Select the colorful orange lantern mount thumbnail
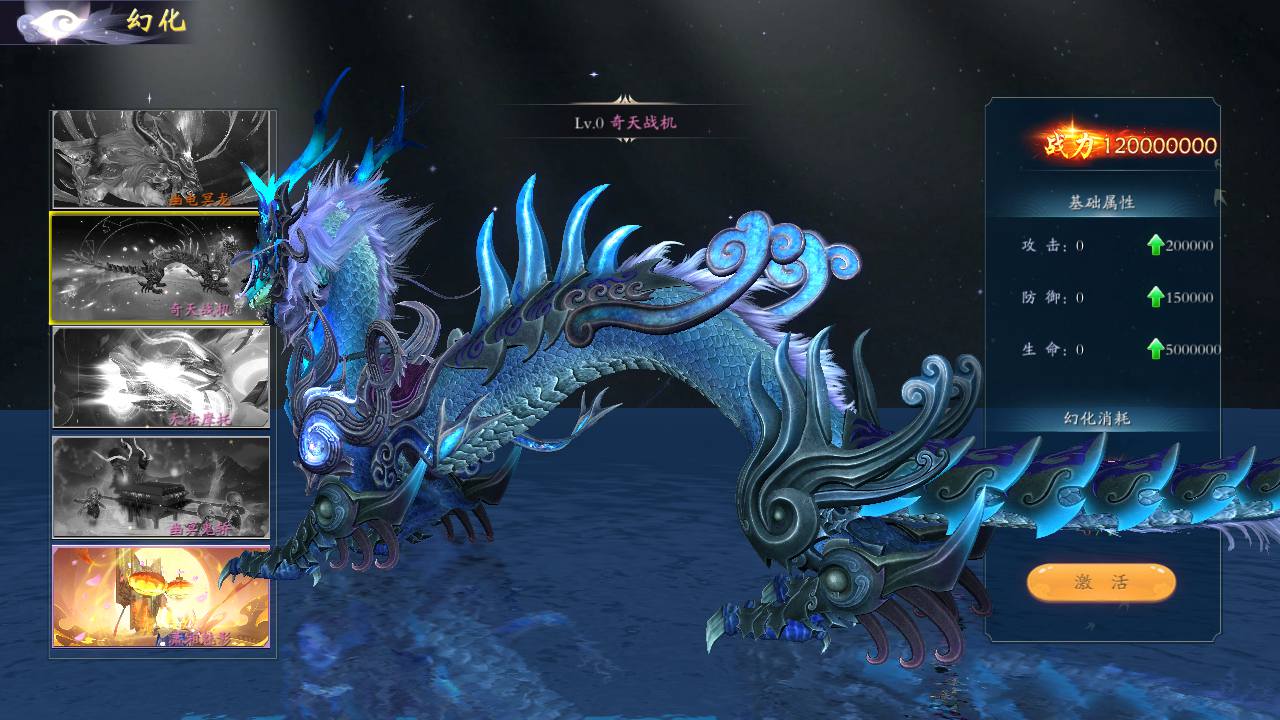Image resolution: width=1280 pixels, height=720 pixels. [x=161, y=596]
